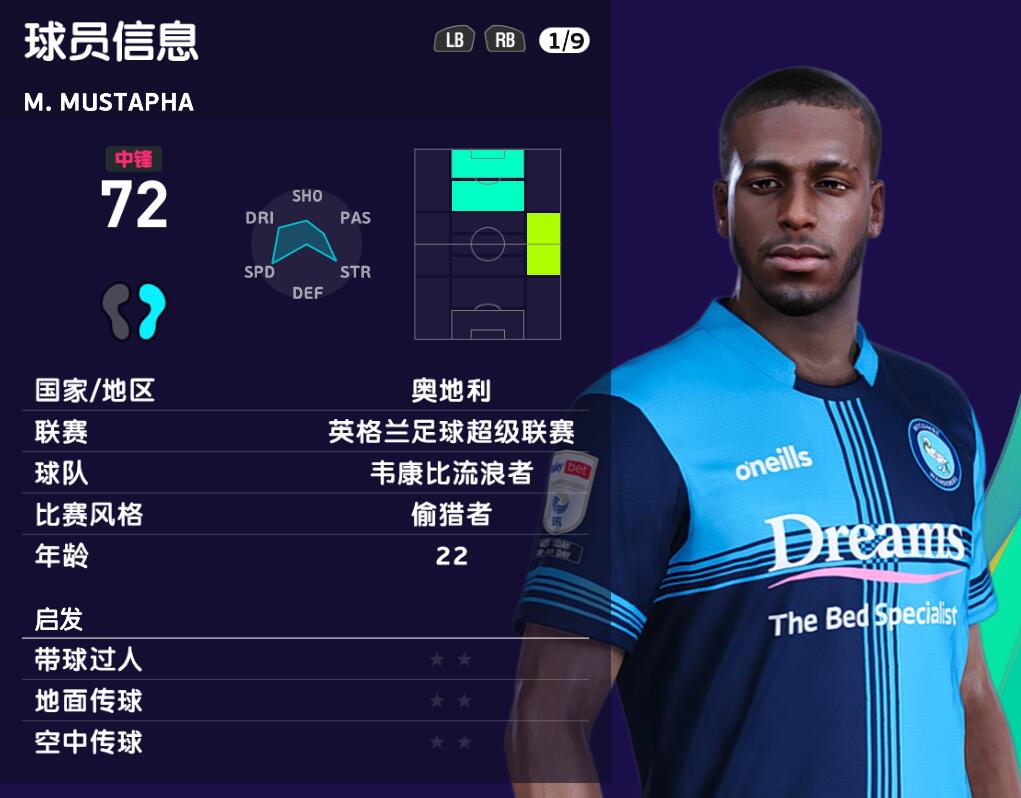Viewport: 1021px width, 798px height.
Task: Choose the 地面传球 inspiration row
Action: tap(306, 701)
